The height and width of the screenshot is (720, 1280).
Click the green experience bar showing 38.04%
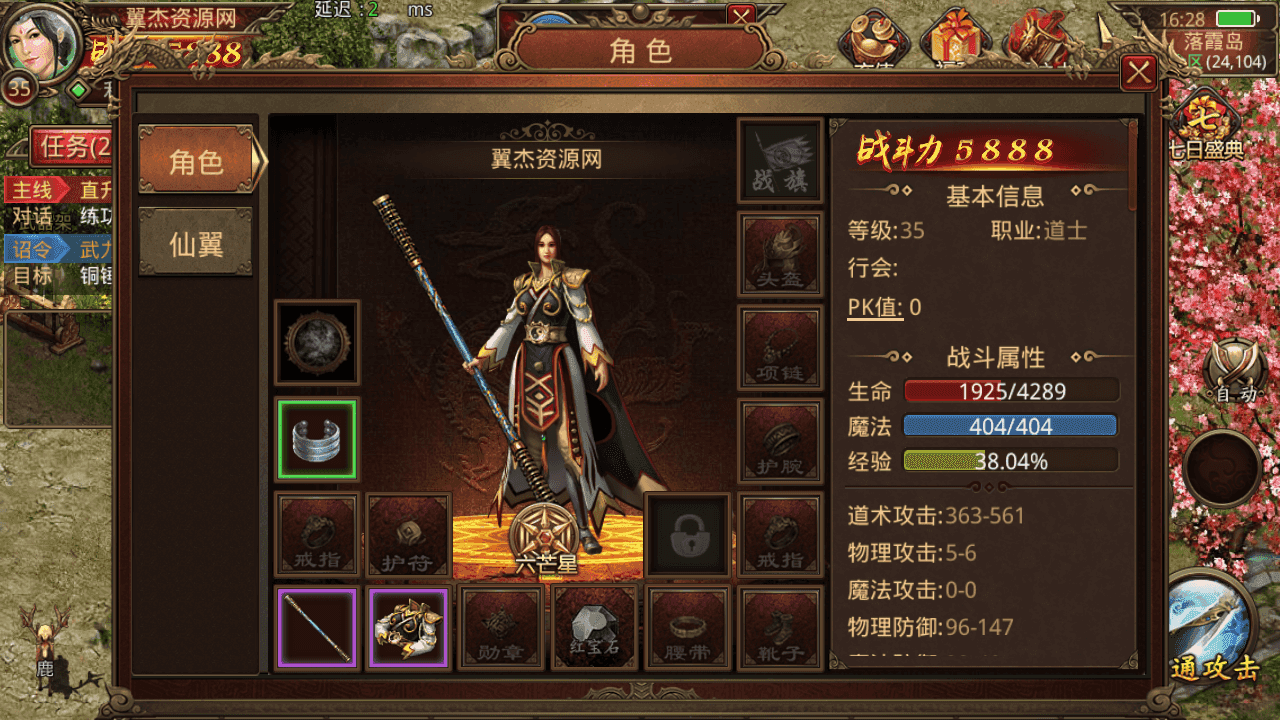click(1010, 459)
